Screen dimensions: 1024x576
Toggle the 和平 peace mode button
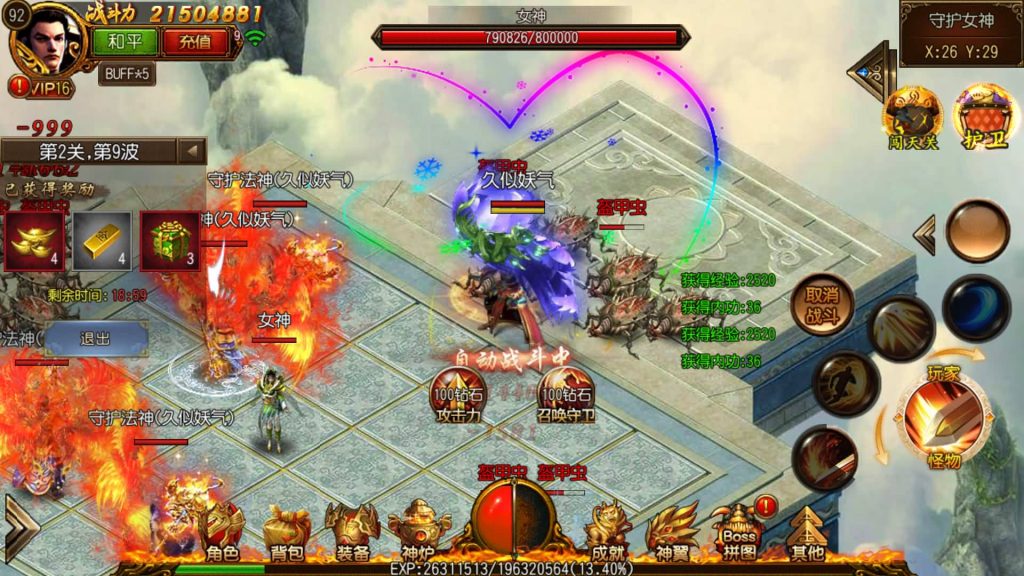(117, 41)
